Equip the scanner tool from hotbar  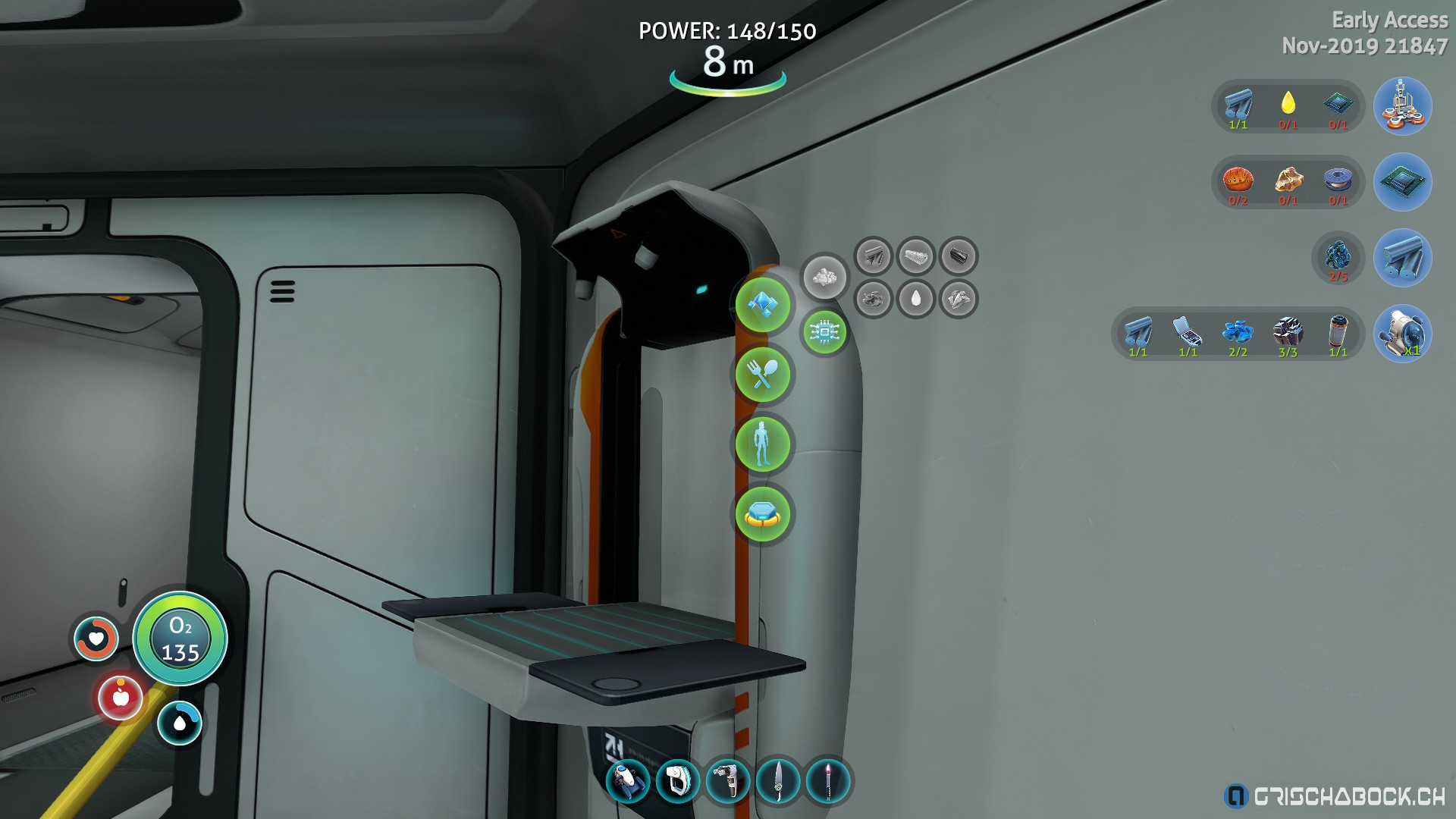728,781
